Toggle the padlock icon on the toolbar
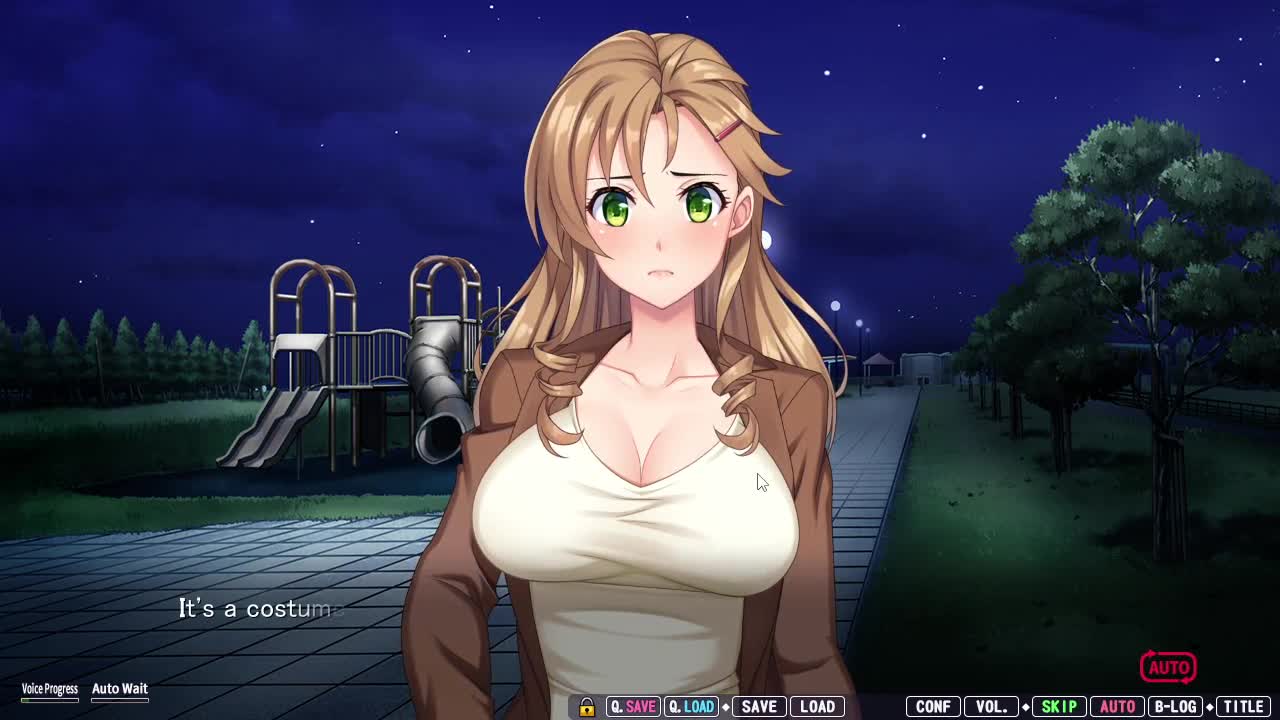 (587, 707)
